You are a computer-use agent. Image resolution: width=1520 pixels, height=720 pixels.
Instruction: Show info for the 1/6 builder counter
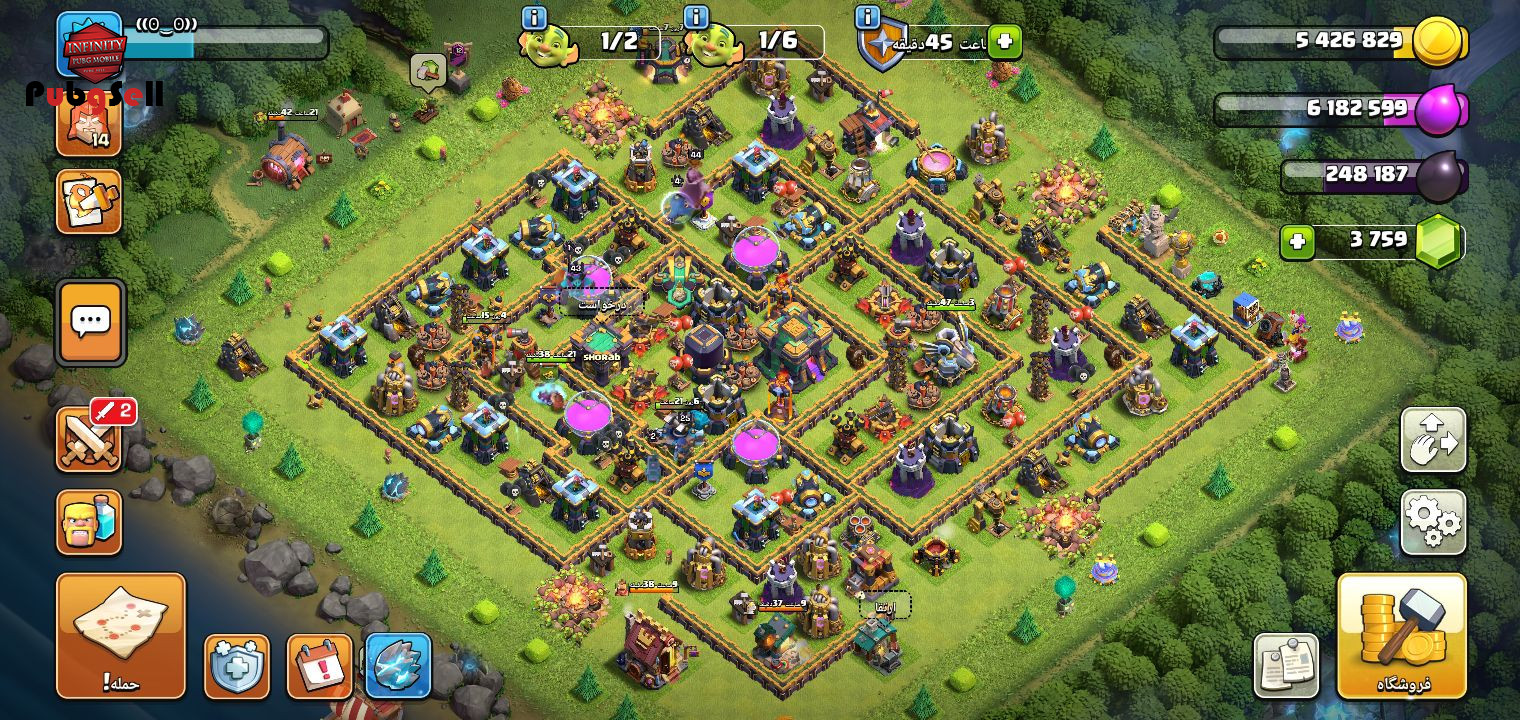tap(696, 17)
